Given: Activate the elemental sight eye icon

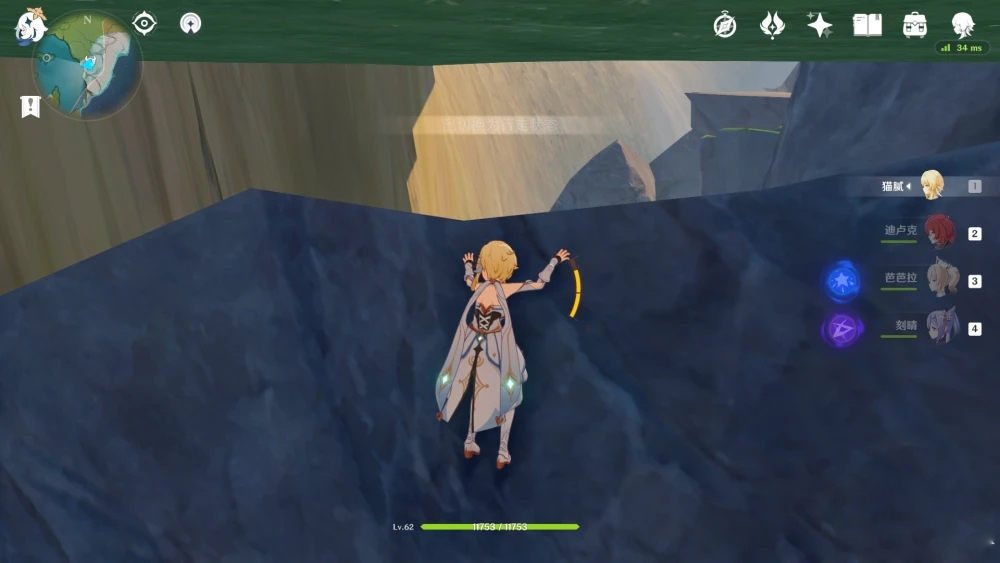Looking at the screenshot, I should [144, 23].
